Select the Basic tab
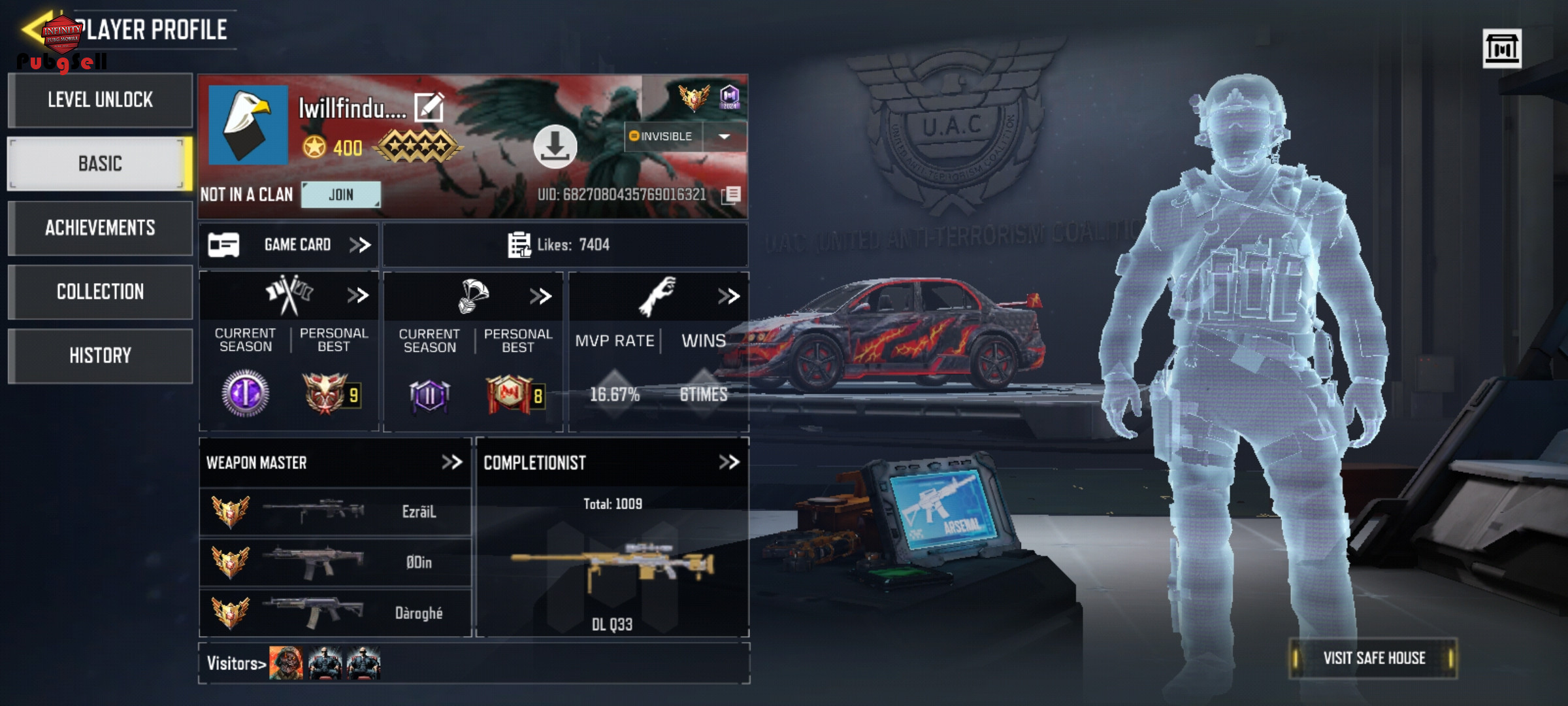Screen dimensions: 1568x706 [x=100, y=163]
